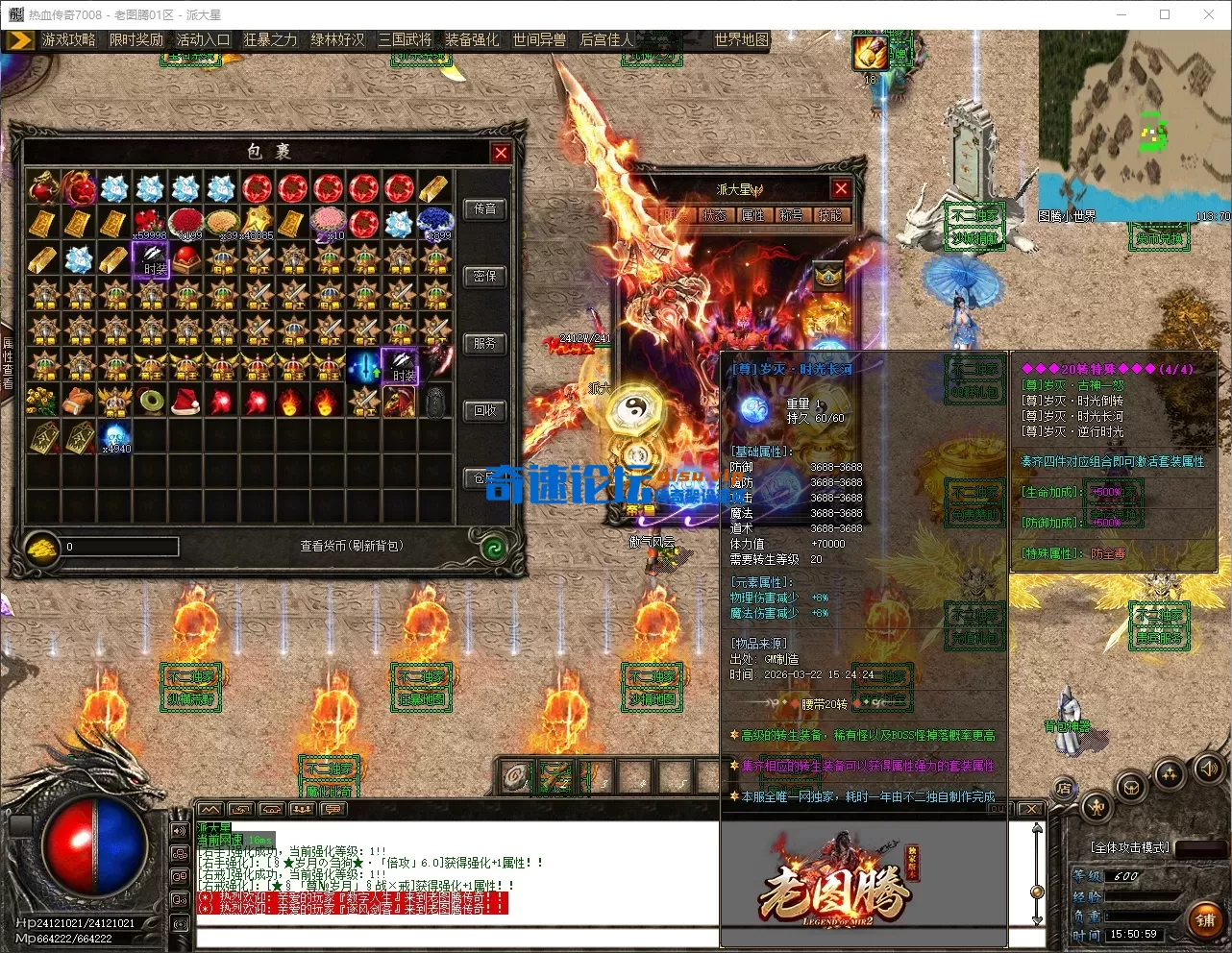1232x953 pixels.
Task: Select the green jade ring item
Action: (151, 401)
